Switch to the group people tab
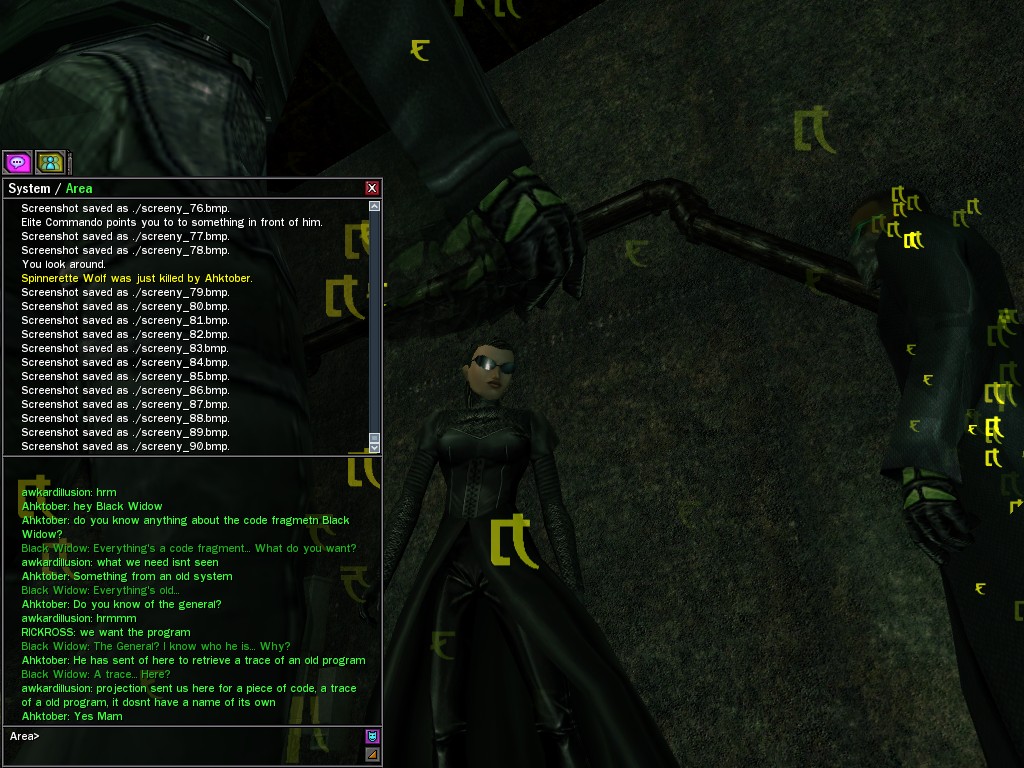 [49, 162]
